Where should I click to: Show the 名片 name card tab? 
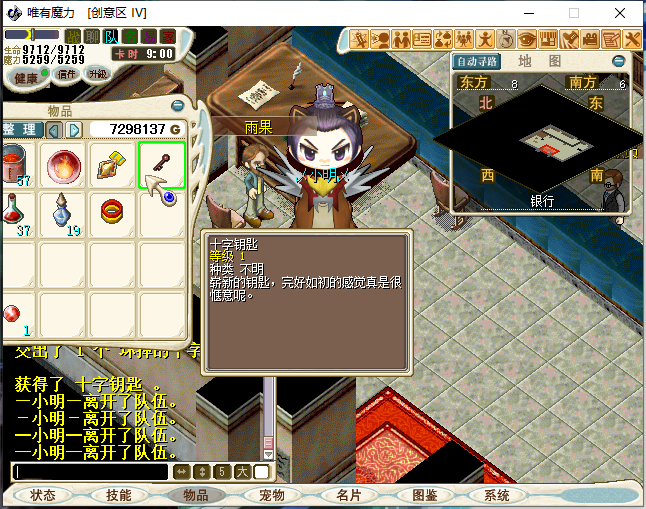348,495
